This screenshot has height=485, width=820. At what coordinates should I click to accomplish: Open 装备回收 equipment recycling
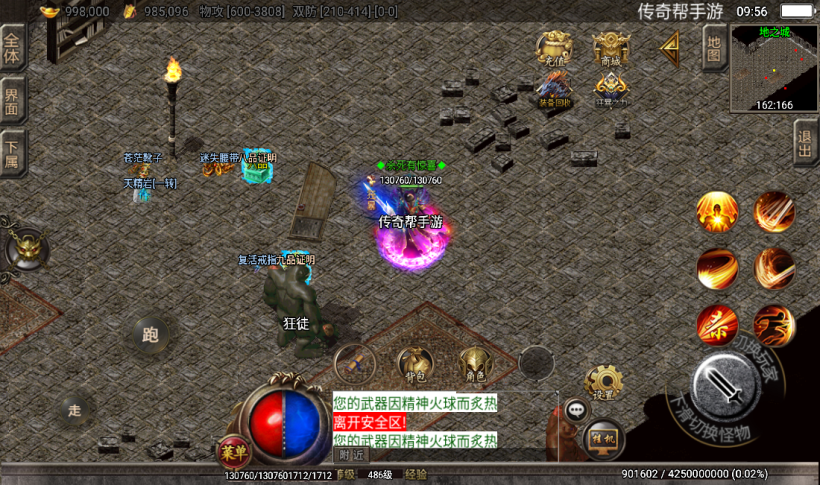[554, 90]
